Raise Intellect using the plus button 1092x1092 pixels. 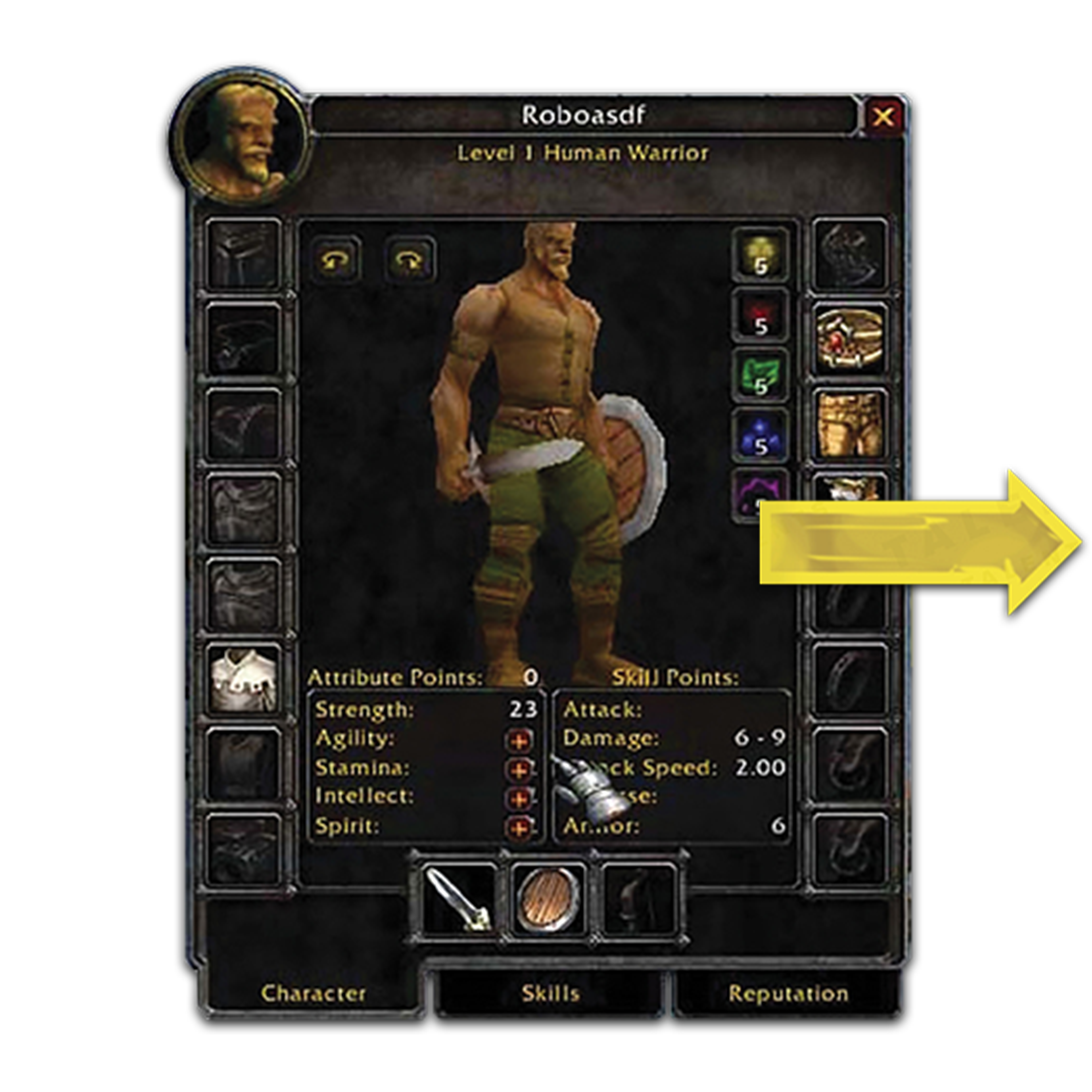point(519,798)
